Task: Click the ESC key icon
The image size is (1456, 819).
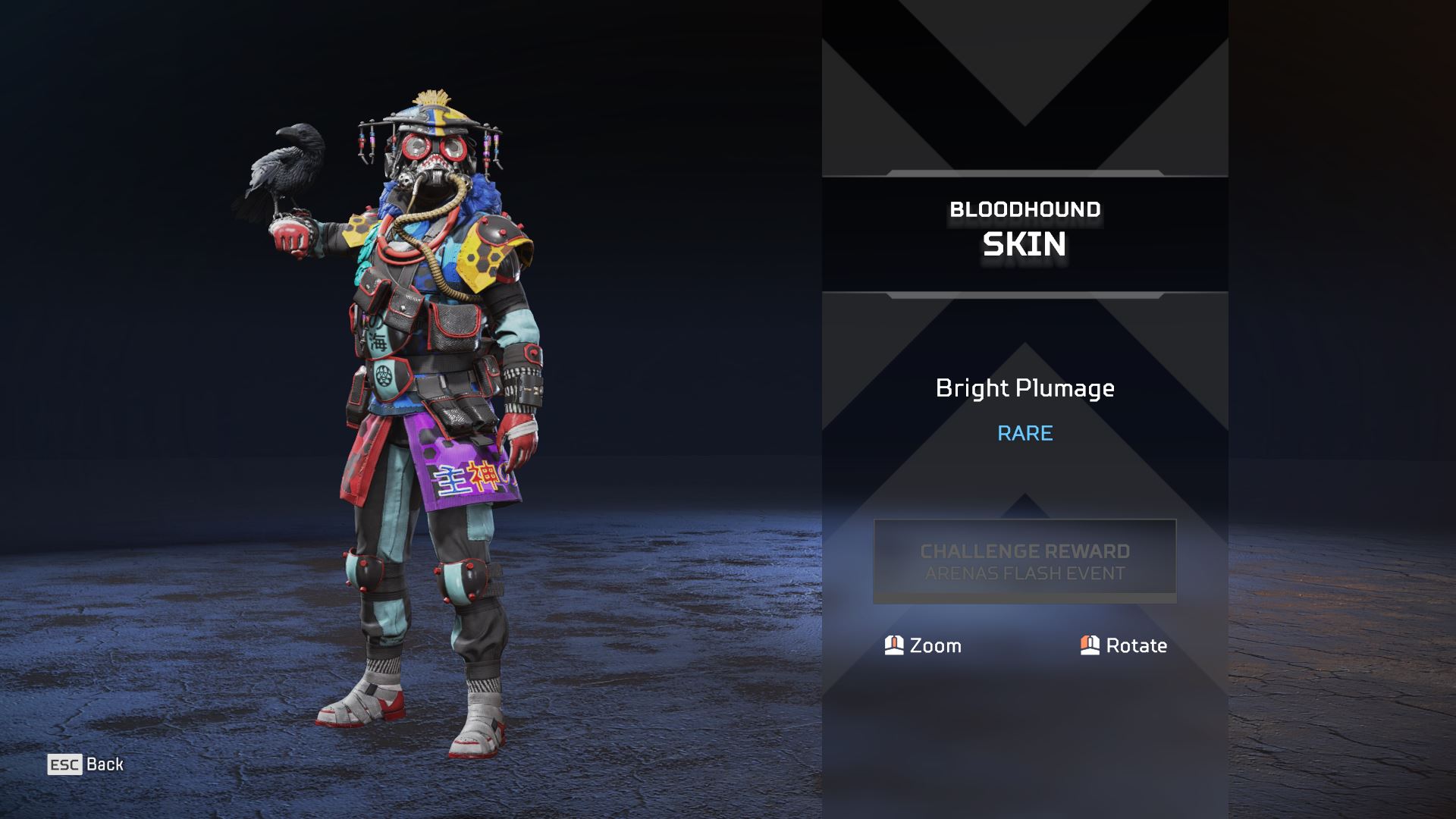Action: 65,764
